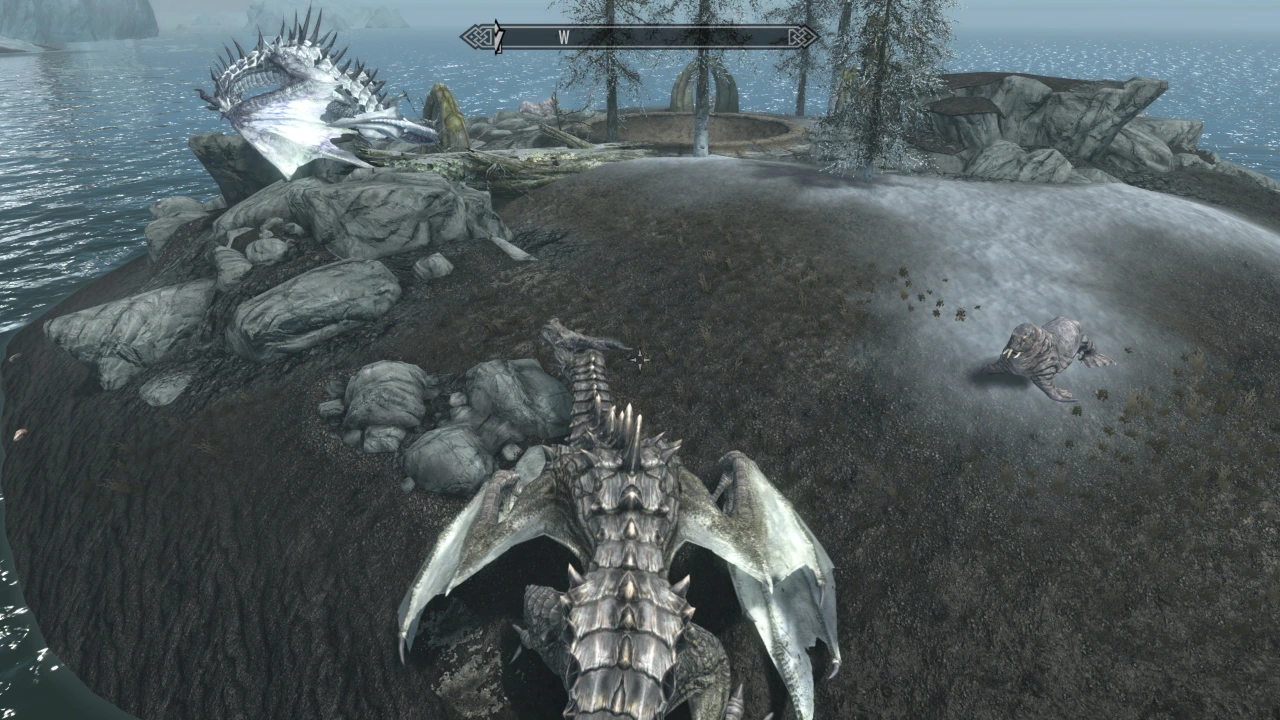Click the crosshair reticle at screen center
This screenshot has width=1280, height=720.
click(x=640, y=360)
